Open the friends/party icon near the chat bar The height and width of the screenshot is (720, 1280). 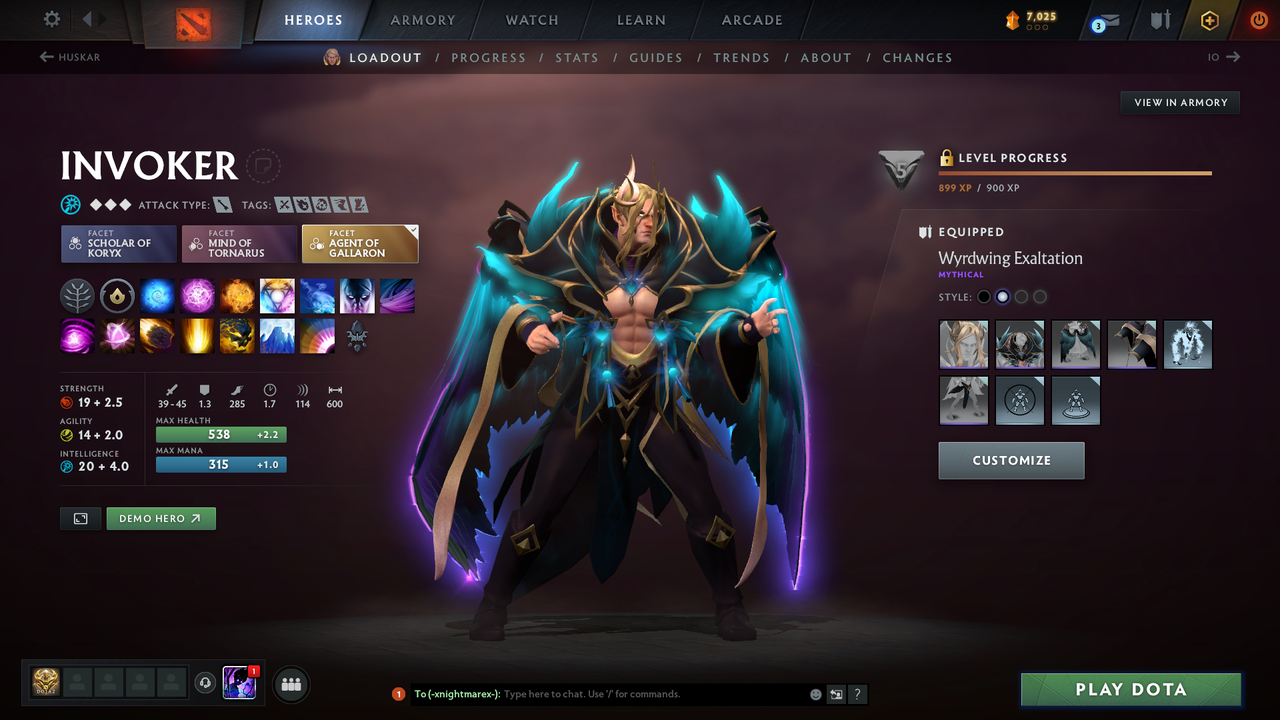pos(290,684)
